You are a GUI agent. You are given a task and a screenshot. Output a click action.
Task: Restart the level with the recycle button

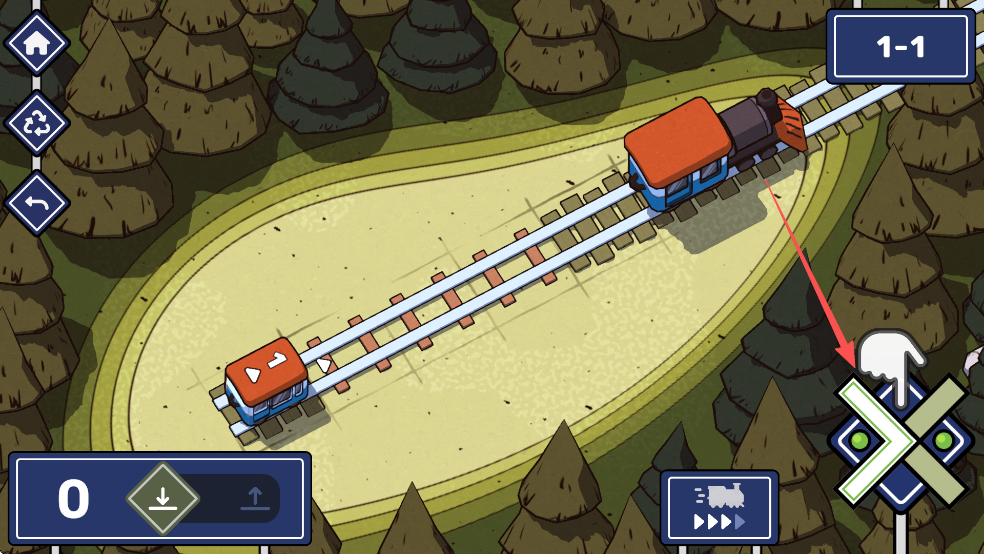[x=37, y=124]
